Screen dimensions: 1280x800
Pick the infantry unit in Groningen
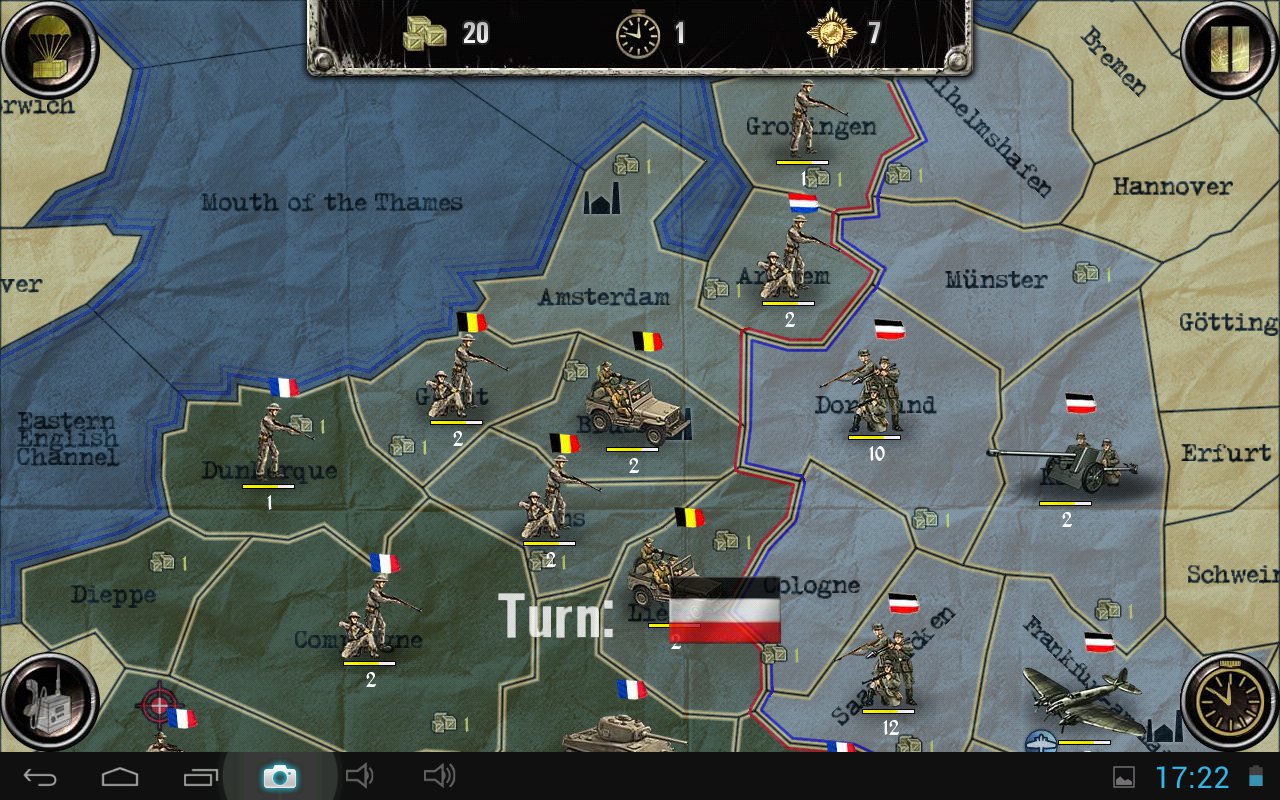tap(803, 122)
